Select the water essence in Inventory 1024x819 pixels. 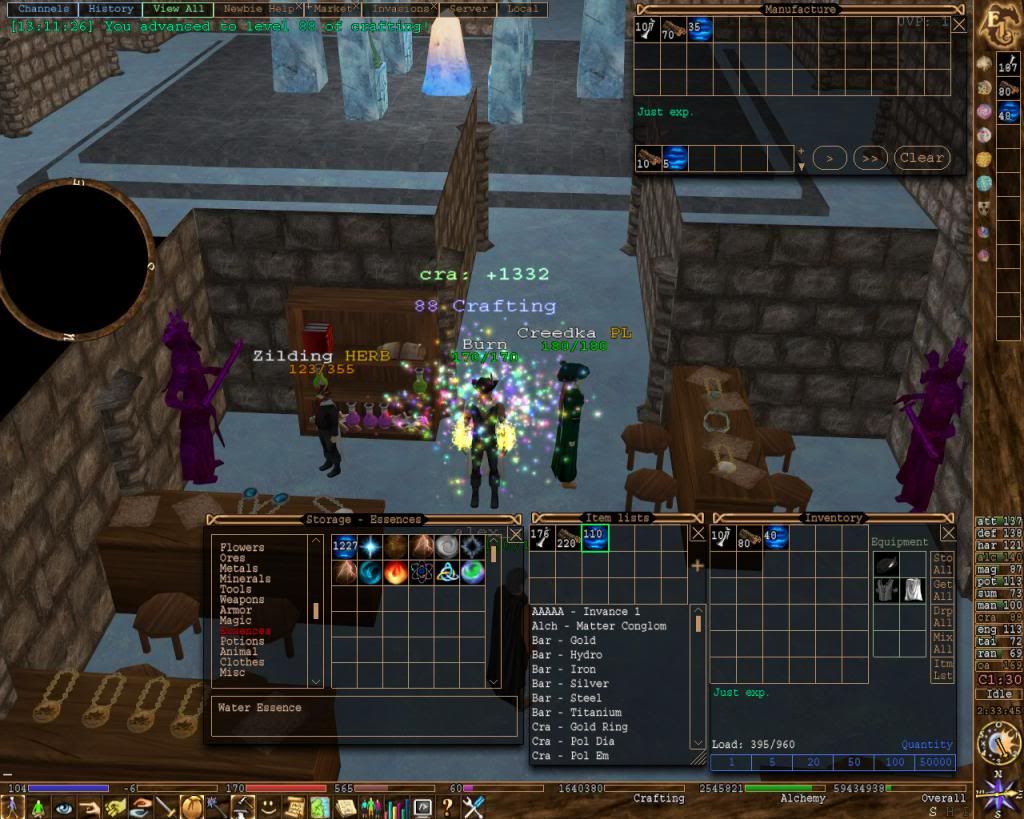click(775, 538)
